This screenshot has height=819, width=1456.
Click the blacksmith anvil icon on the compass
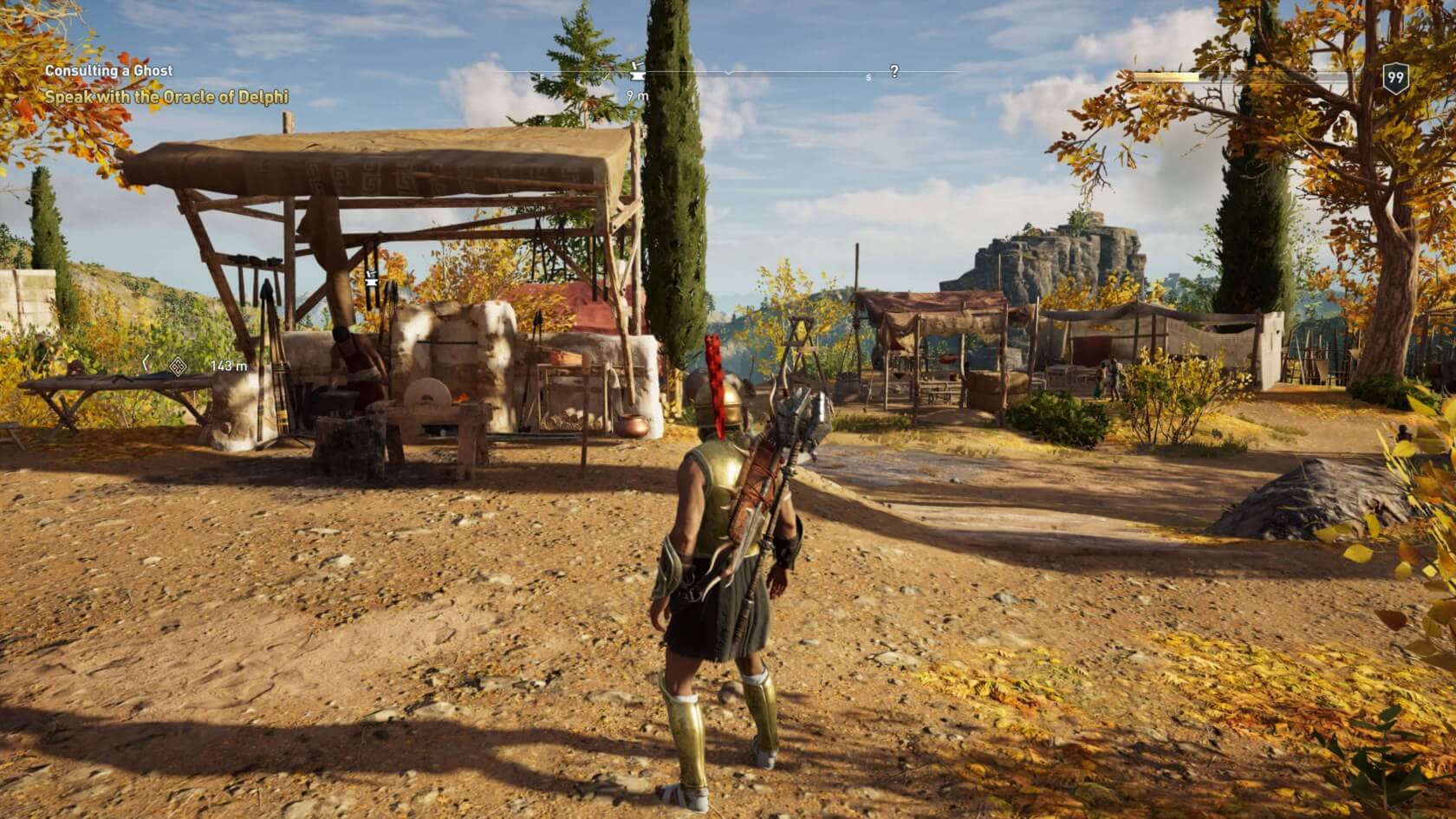tap(638, 67)
